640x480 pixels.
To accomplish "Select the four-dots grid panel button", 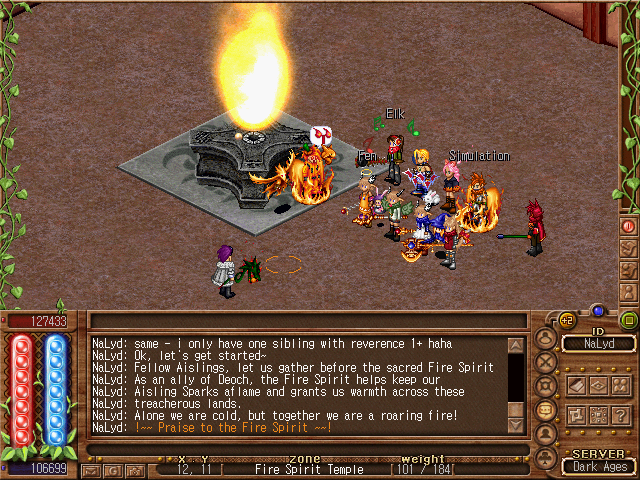I will pos(599,415).
